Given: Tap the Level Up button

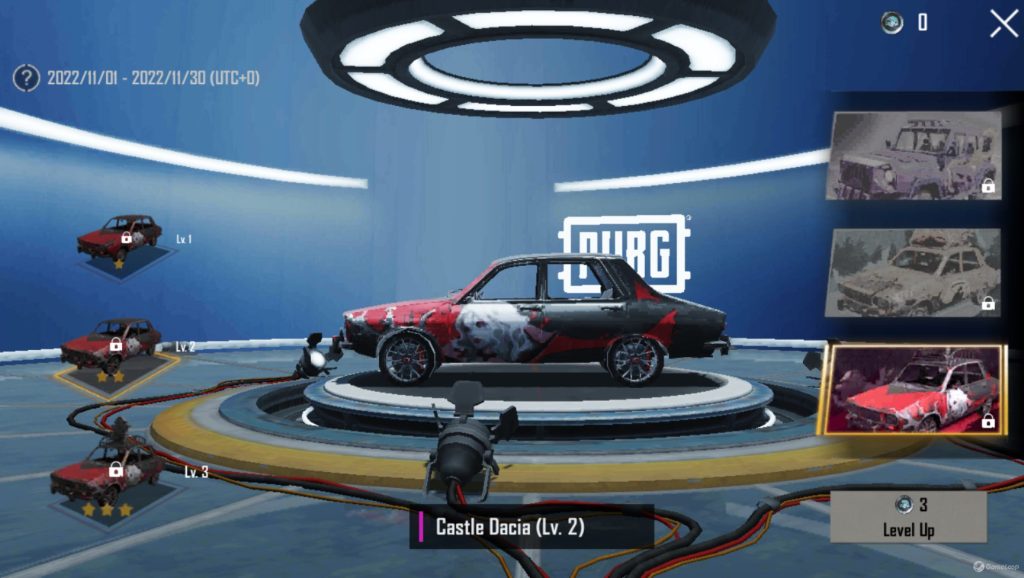Looking at the screenshot, I should [908, 517].
